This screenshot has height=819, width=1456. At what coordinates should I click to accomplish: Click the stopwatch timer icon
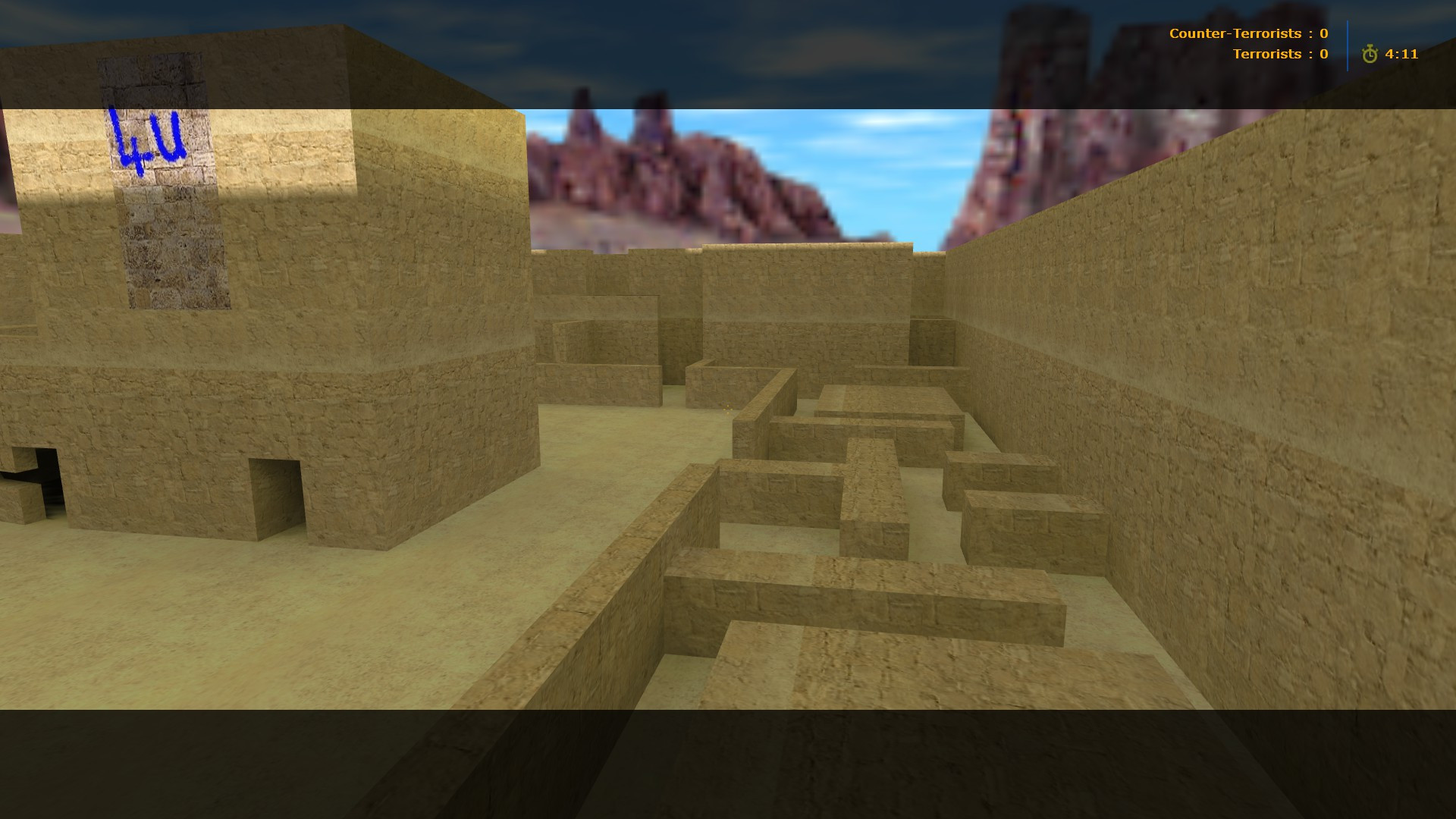pos(1370,54)
